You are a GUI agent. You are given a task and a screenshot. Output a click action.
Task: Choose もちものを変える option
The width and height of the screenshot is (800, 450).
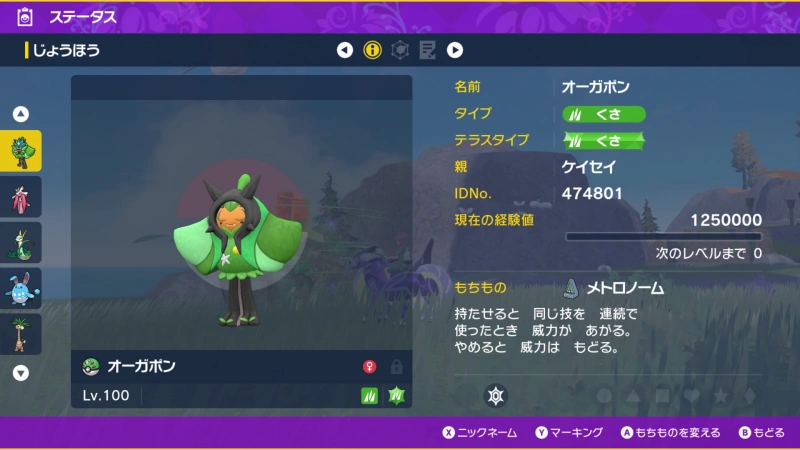(x=670, y=433)
